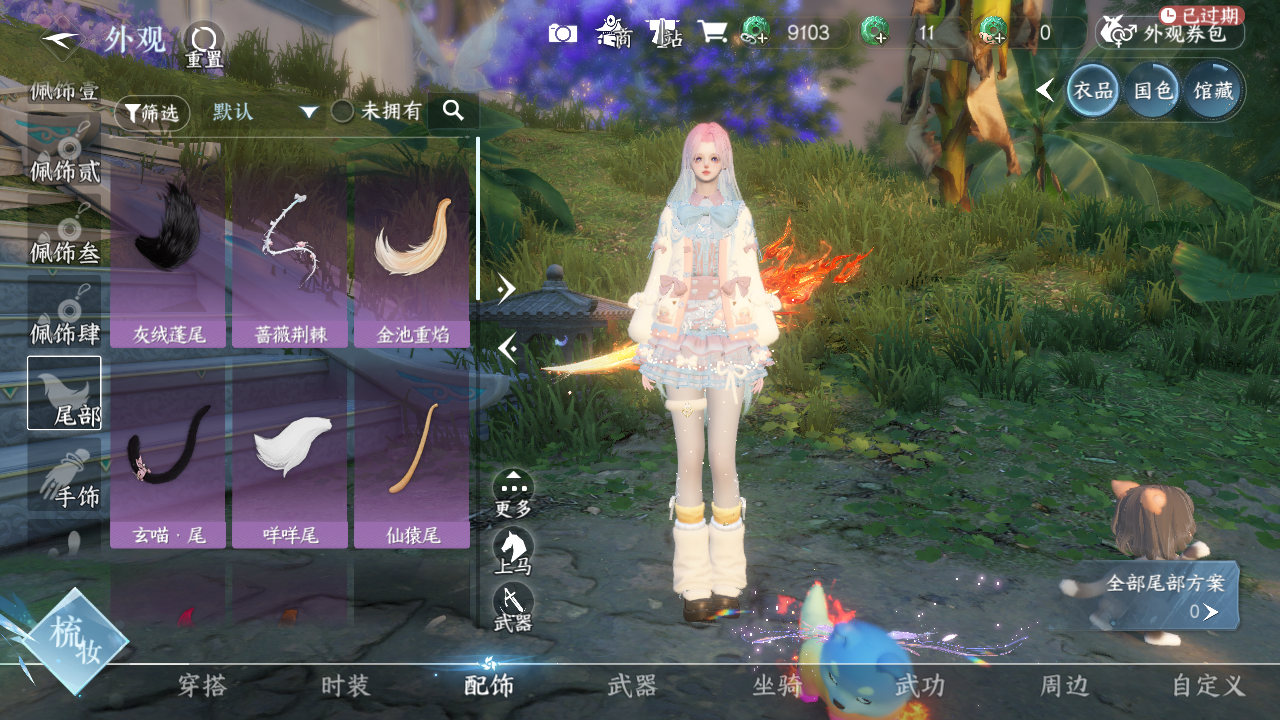Open the 默认 sort dropdown

[x=264, y=112]
